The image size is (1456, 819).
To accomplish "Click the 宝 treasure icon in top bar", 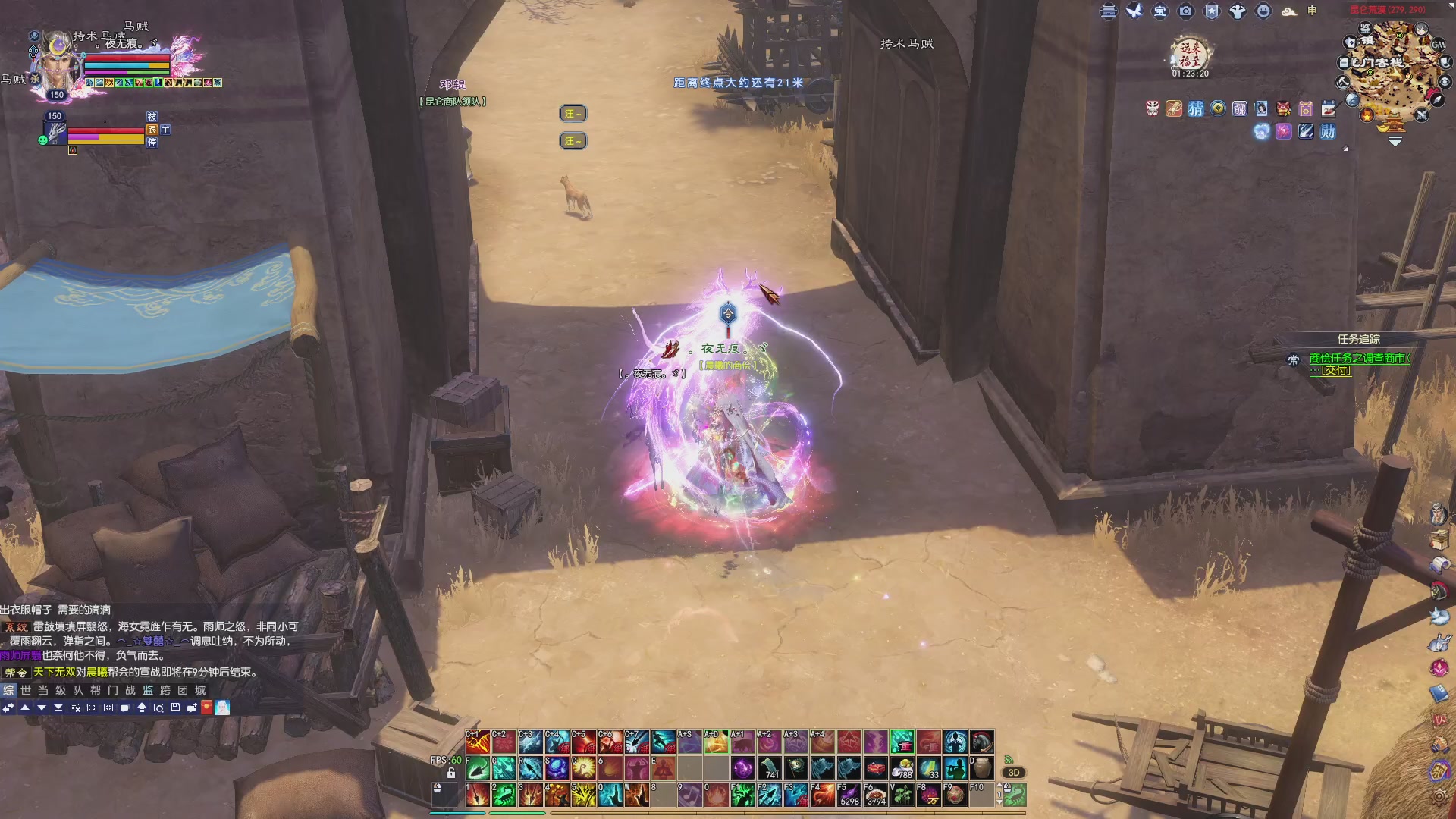I will coord(1160,11).
